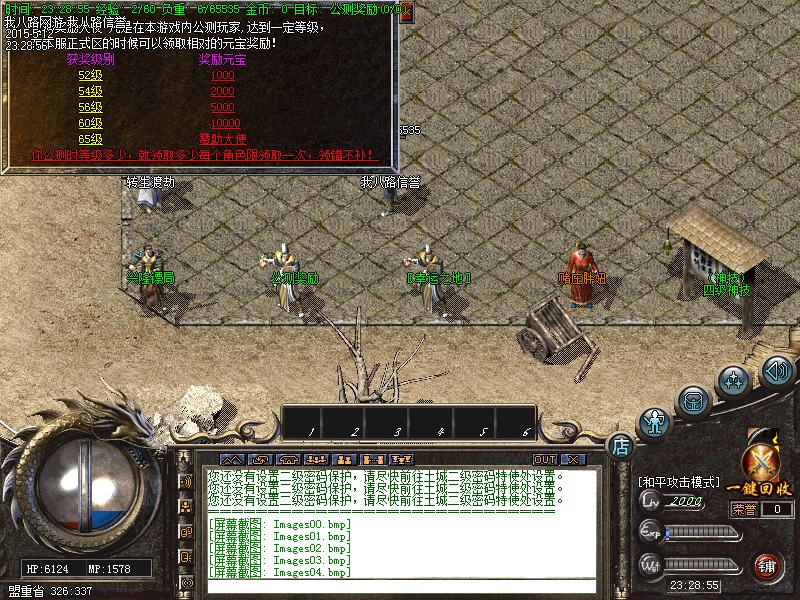Choose the 54级 reward level link
The height and width of the screenshot is (600, 800).
90,92
